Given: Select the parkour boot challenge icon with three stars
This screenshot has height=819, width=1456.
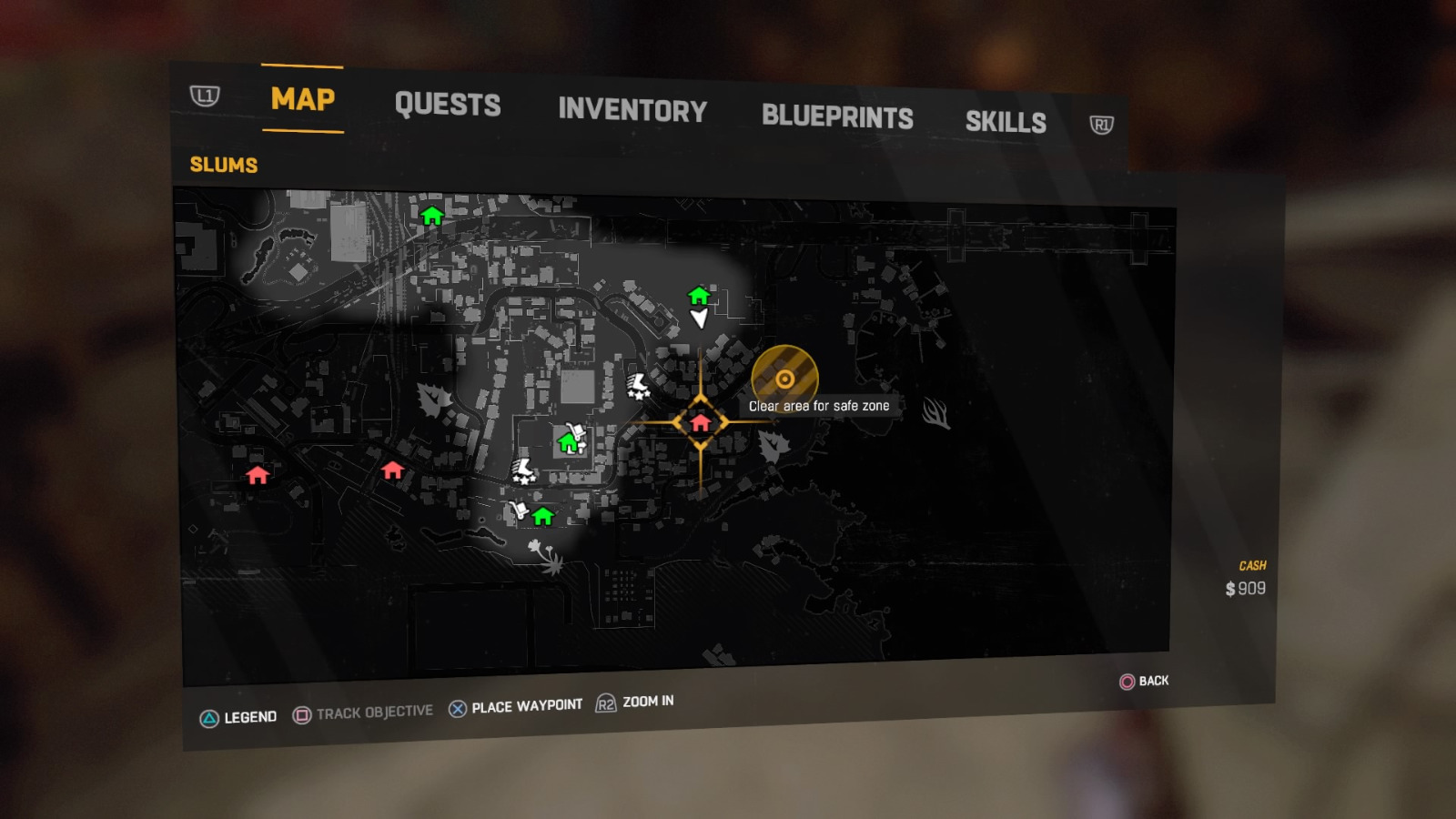Looking at the screenshot, I should pos(637,385).
